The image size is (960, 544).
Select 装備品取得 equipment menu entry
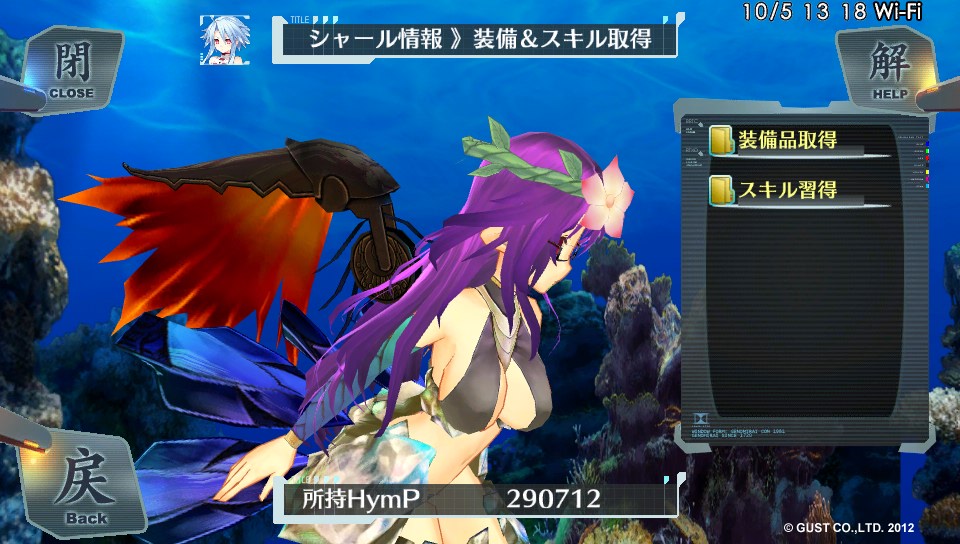(x=786, y=140)
